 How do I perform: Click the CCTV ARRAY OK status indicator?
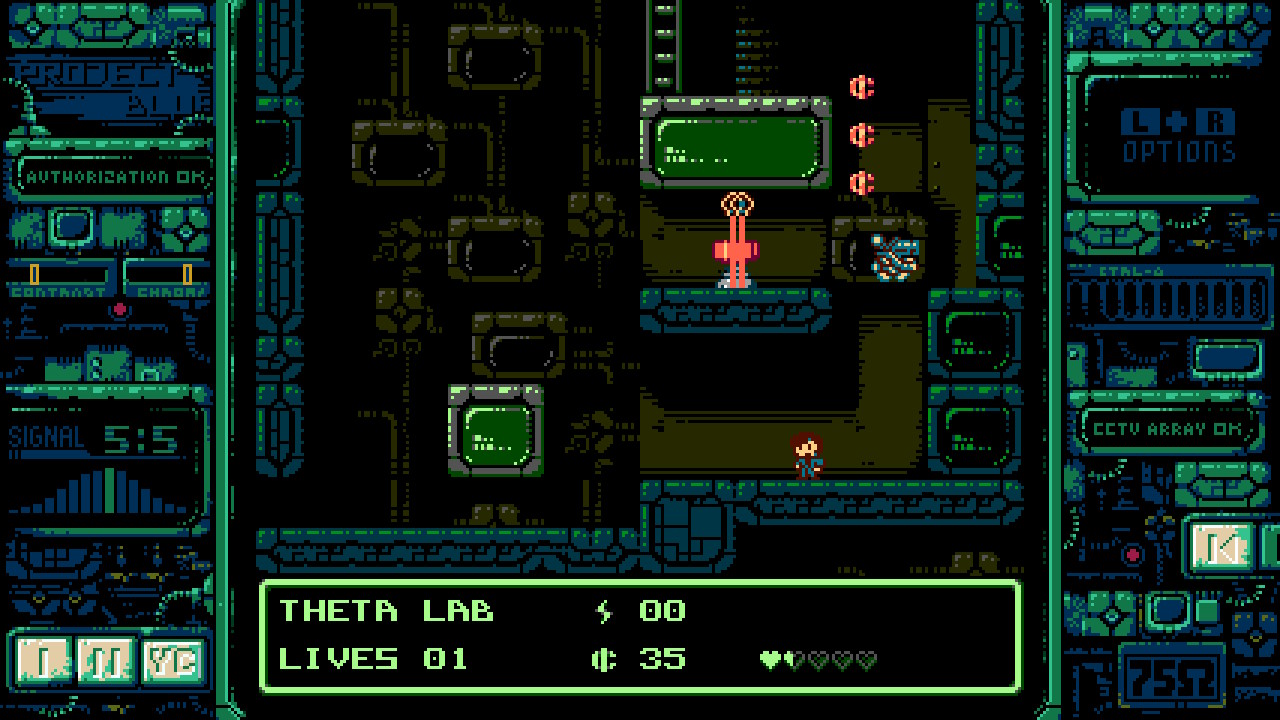[x=1171, y=427]
